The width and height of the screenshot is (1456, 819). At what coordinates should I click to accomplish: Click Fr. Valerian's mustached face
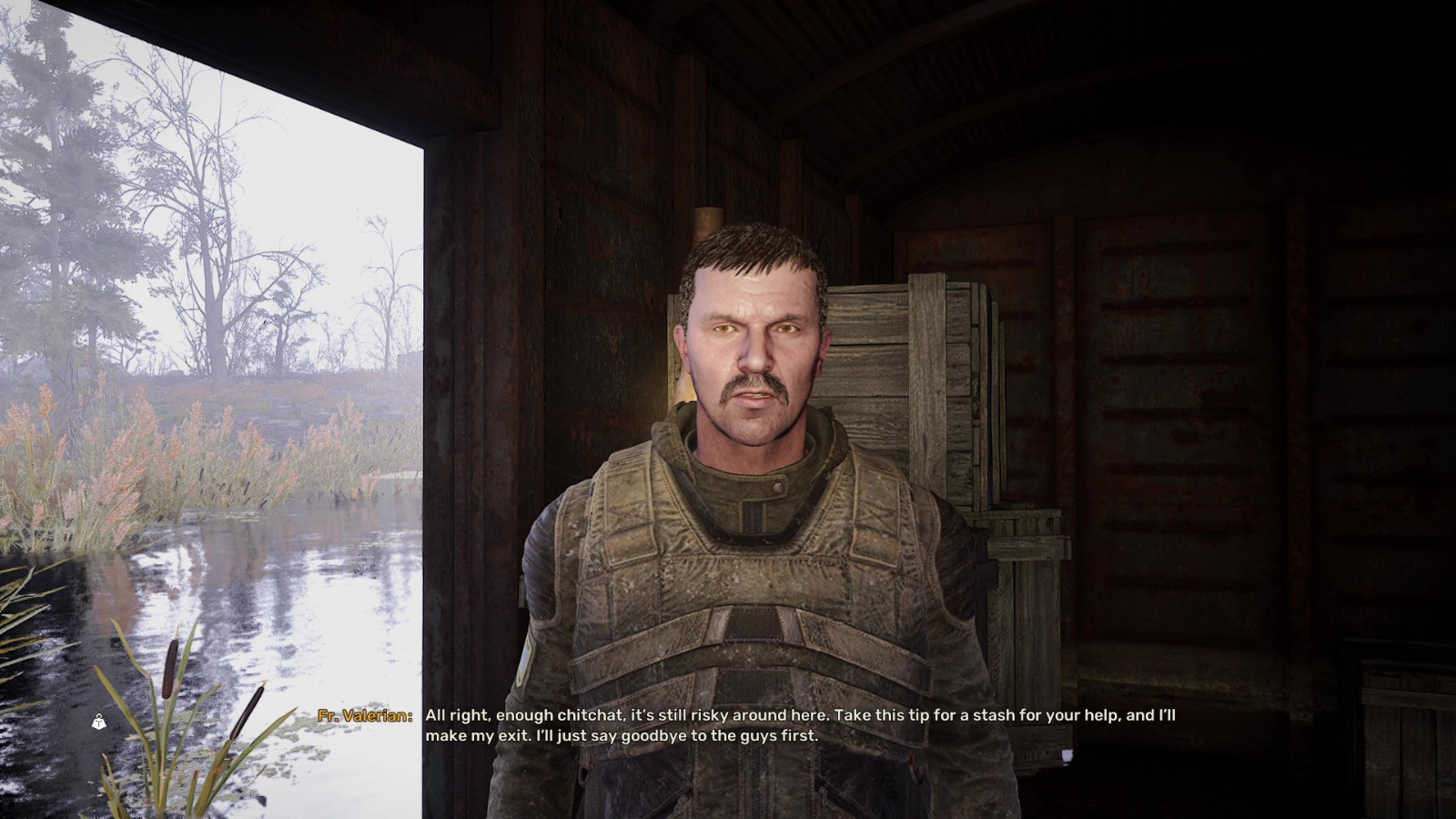click(x=755, y=364)
